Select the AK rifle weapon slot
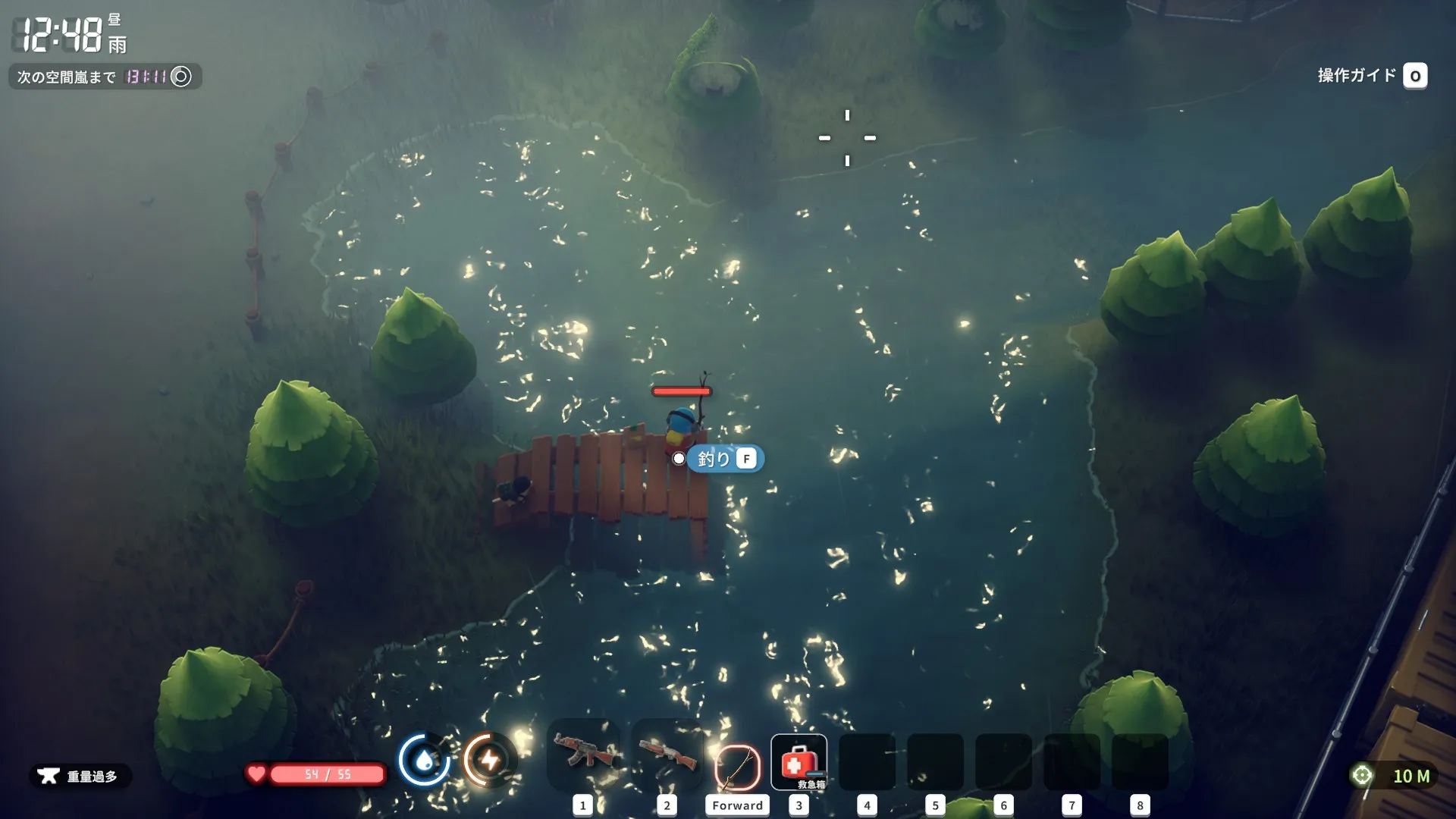 click(x=582, y=755)
